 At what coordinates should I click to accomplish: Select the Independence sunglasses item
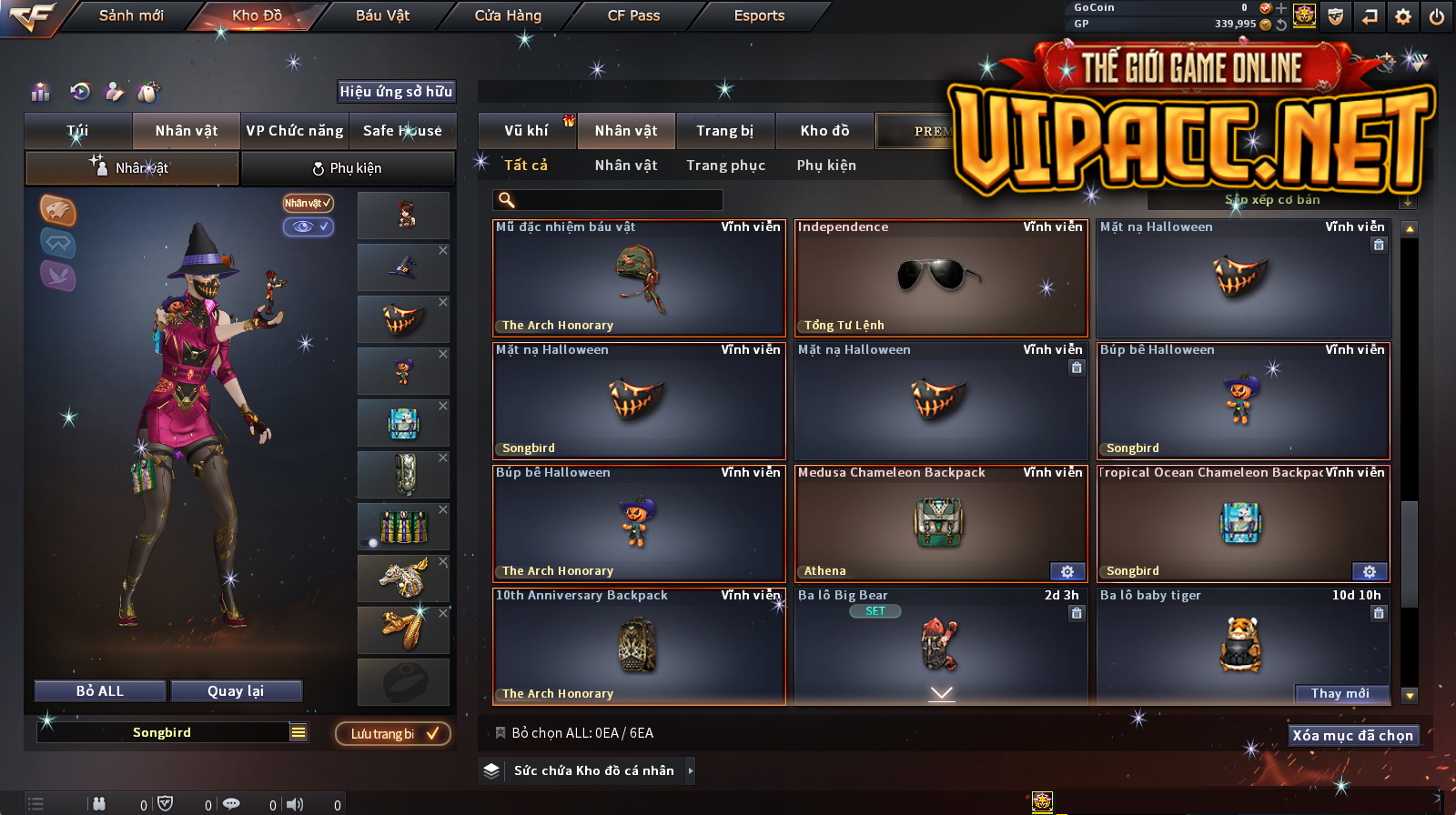[941, 278]
